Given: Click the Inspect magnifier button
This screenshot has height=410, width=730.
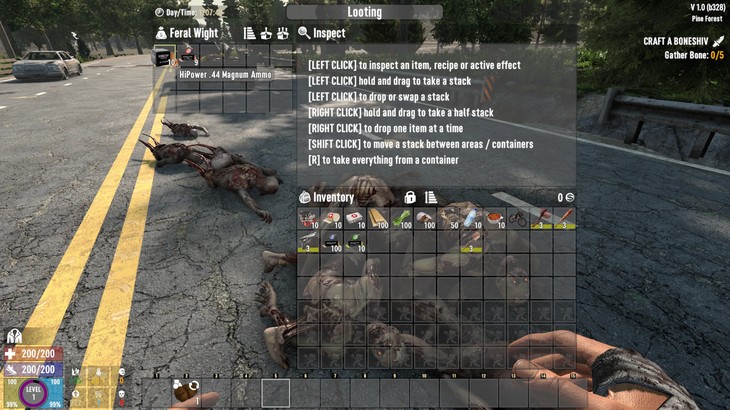Looking at the screenshot, I should 304,33.
